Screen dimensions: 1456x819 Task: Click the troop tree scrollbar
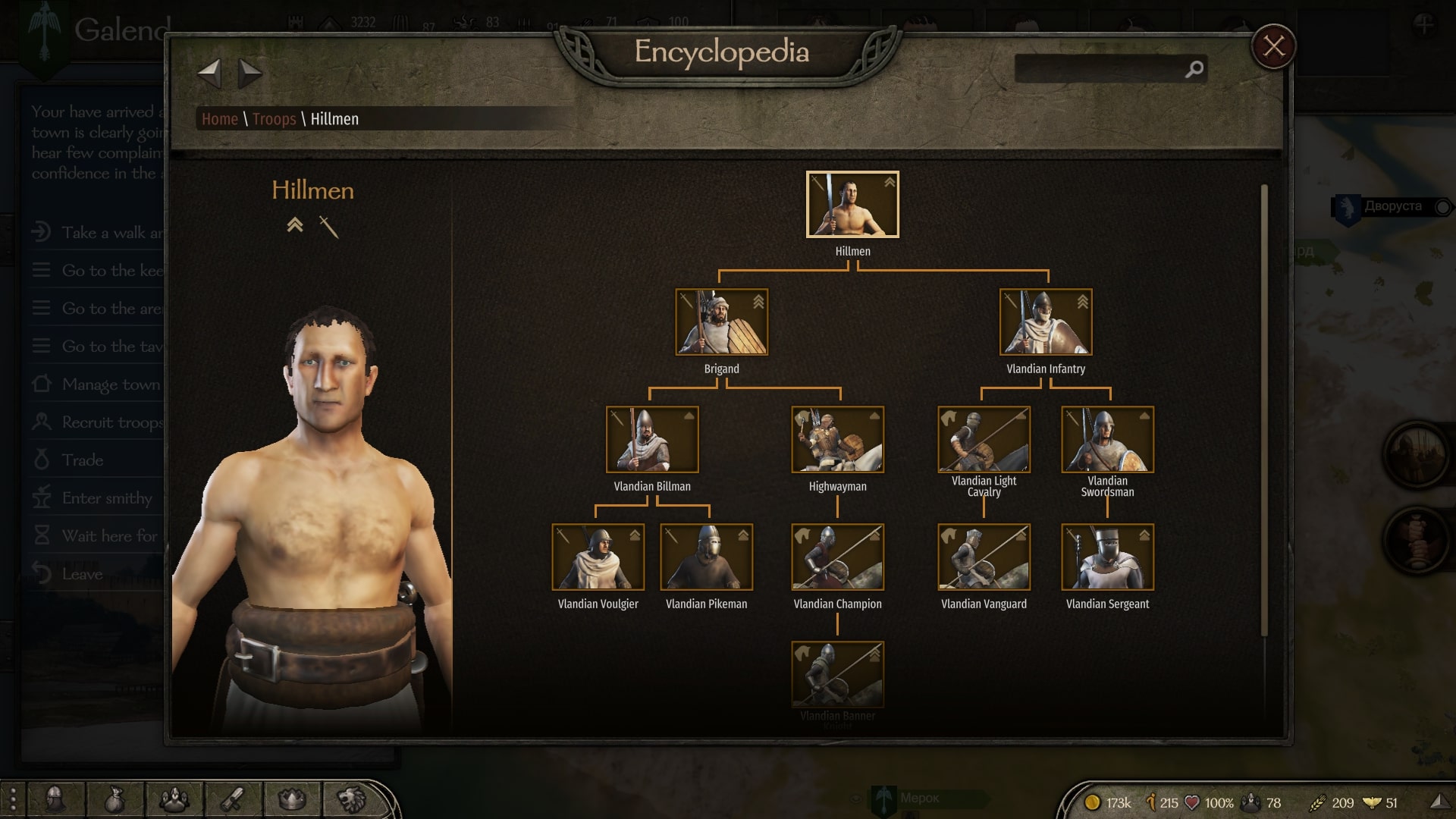(1264, 409)
